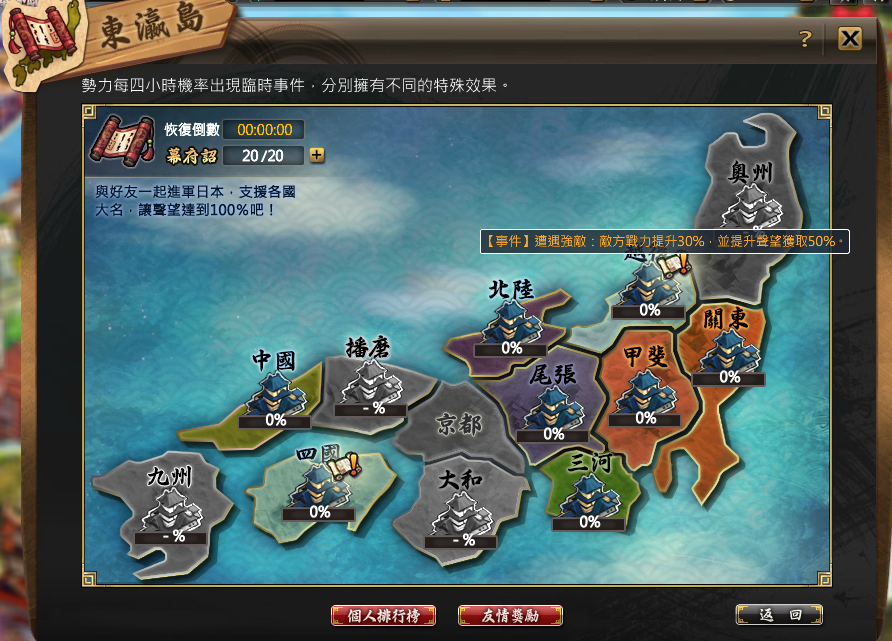Image resolution: width=892 pixels, height=641 pixels.
Task: Open the 個人排行榜 ranking
Action: tap(383, 615)
